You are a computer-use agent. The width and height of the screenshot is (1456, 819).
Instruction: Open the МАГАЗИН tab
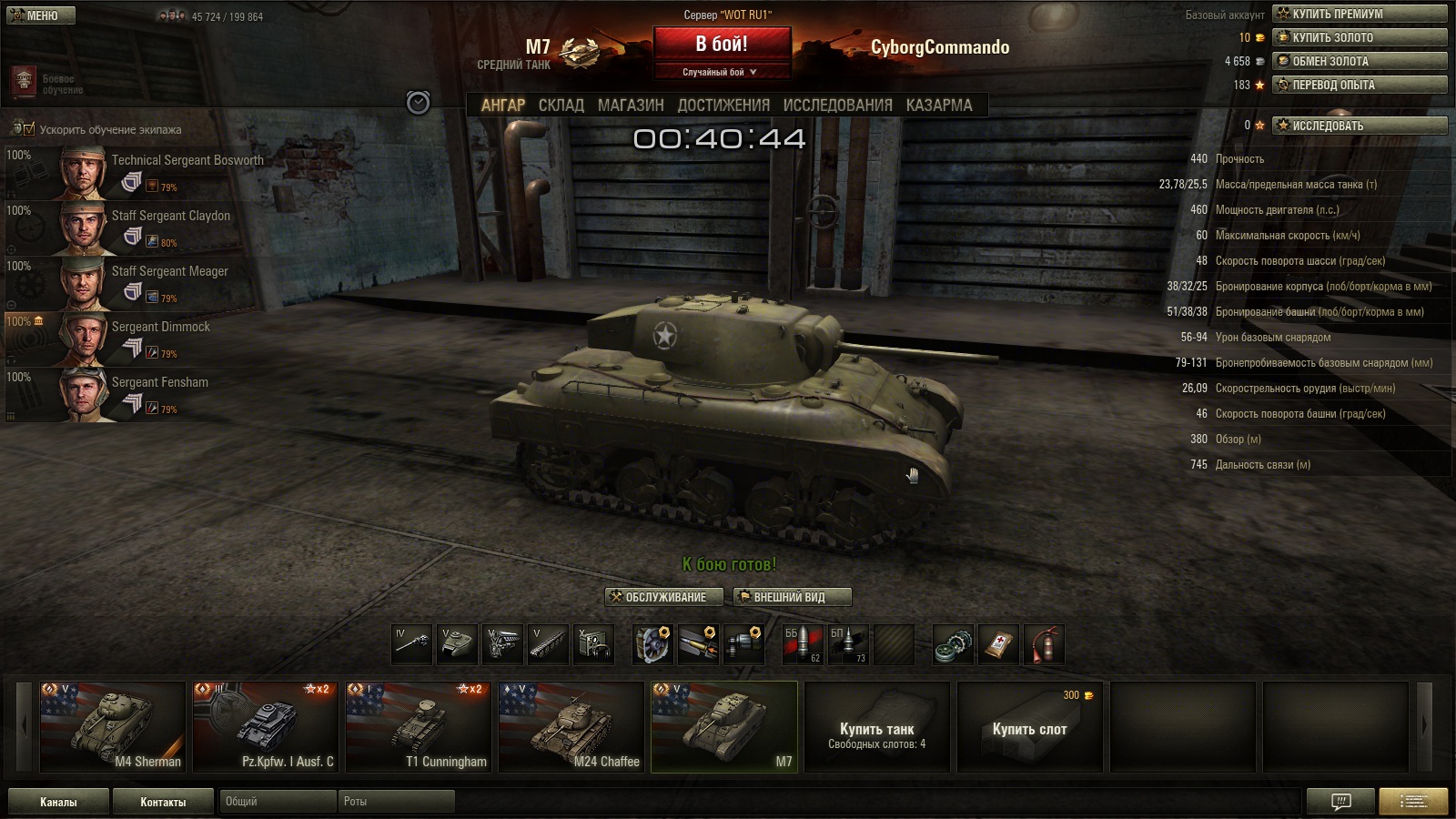tap(631, 106)
